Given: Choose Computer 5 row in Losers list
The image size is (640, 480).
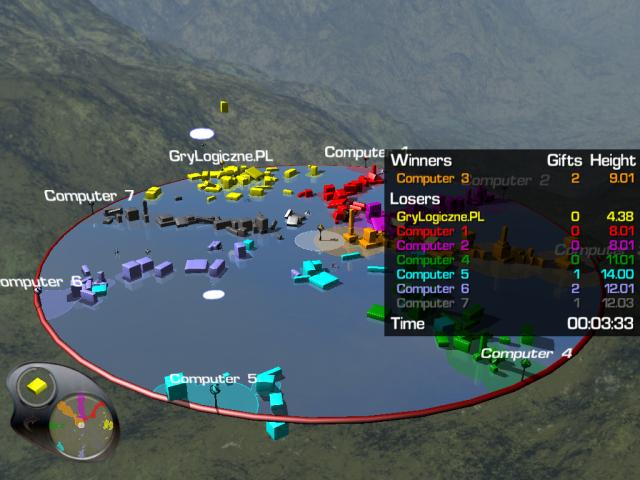Looking at the screenshot, I should 426,274.
